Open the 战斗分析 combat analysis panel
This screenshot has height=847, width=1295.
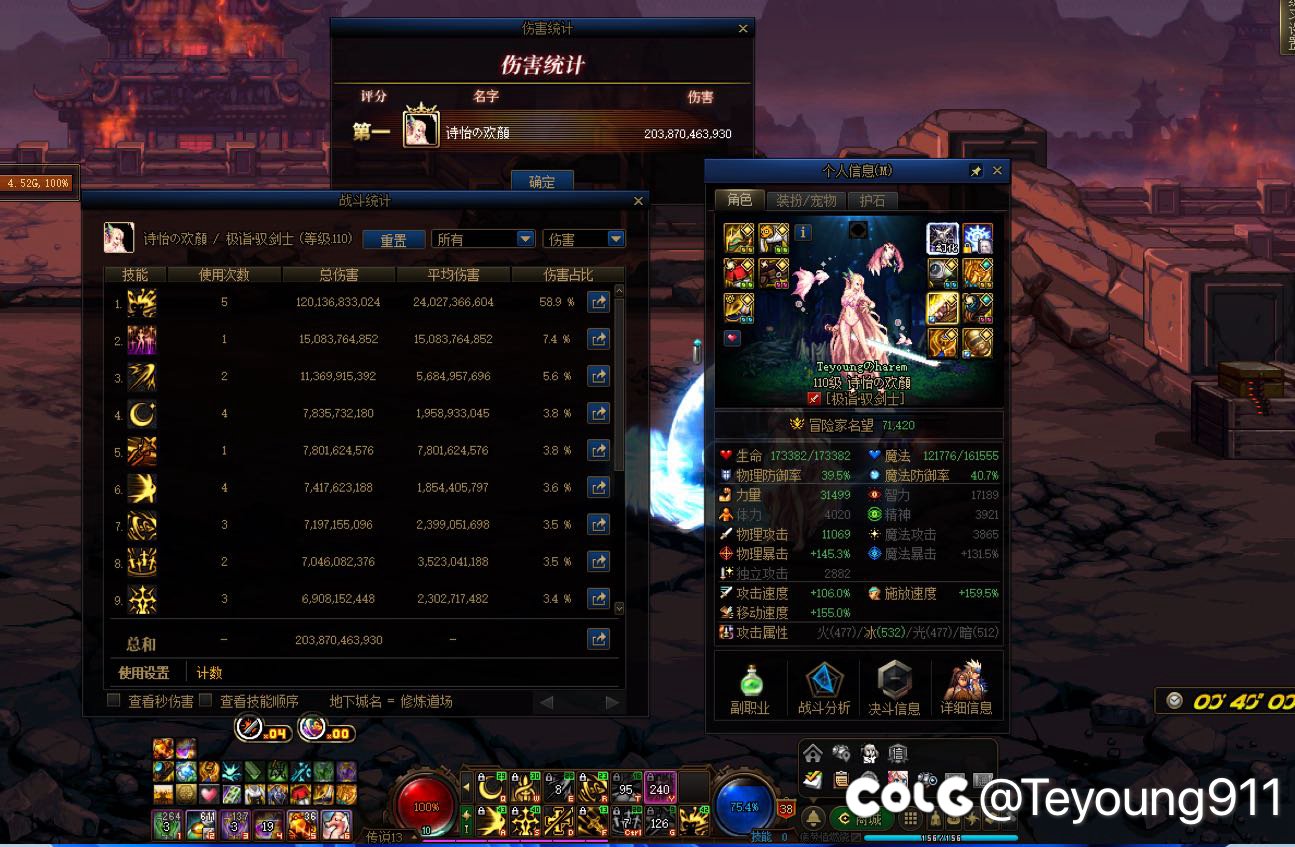[824, 690]
